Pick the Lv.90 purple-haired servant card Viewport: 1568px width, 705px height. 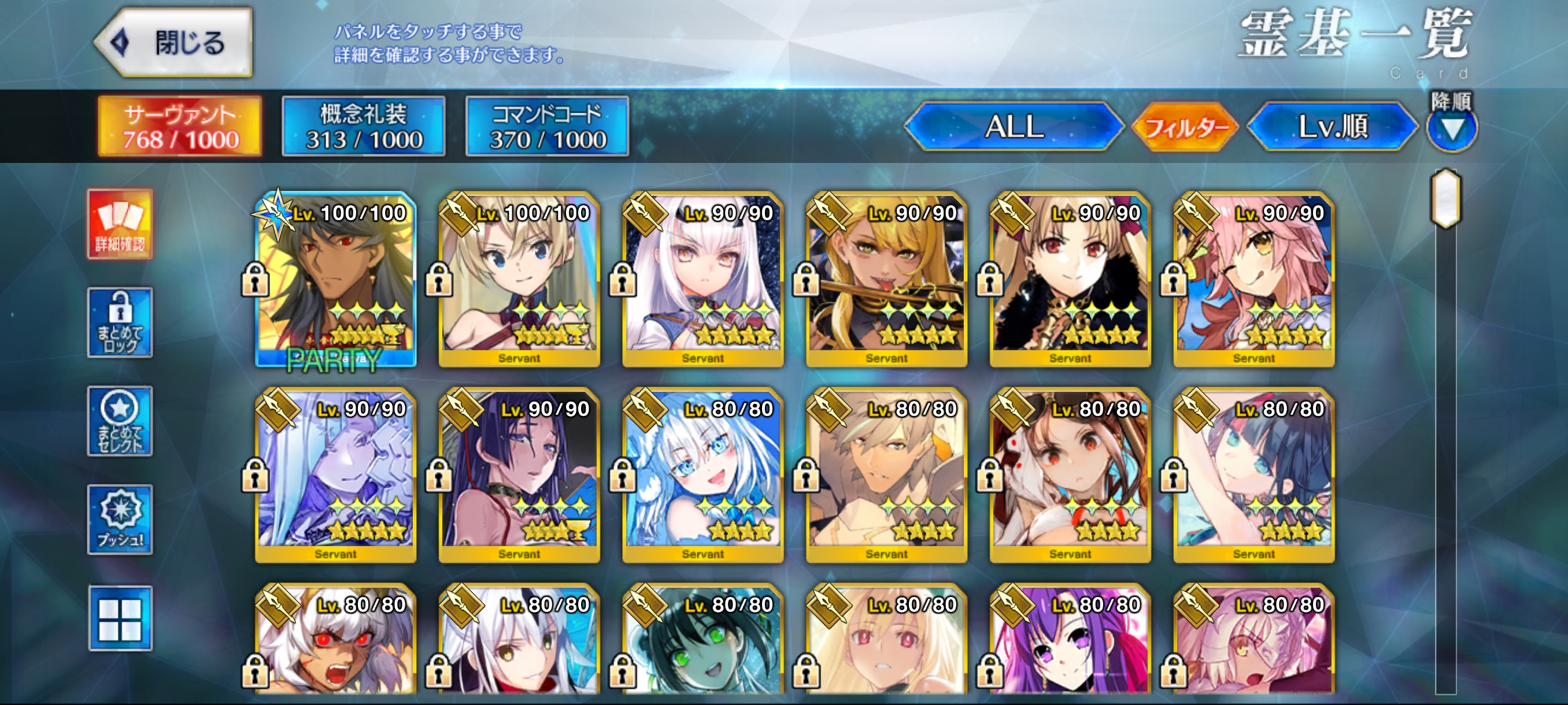click(x=519, y=476)
